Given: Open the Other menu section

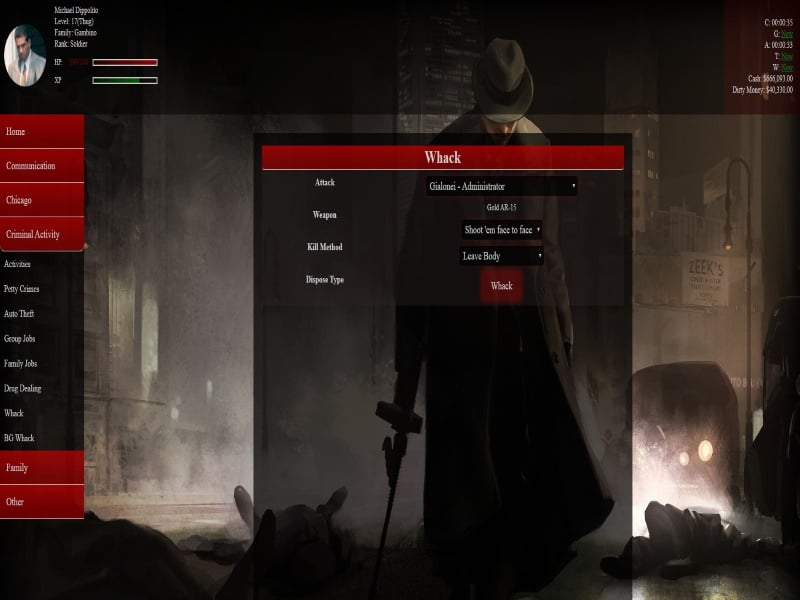Looking at the screenshot, I should click(42, 502).
